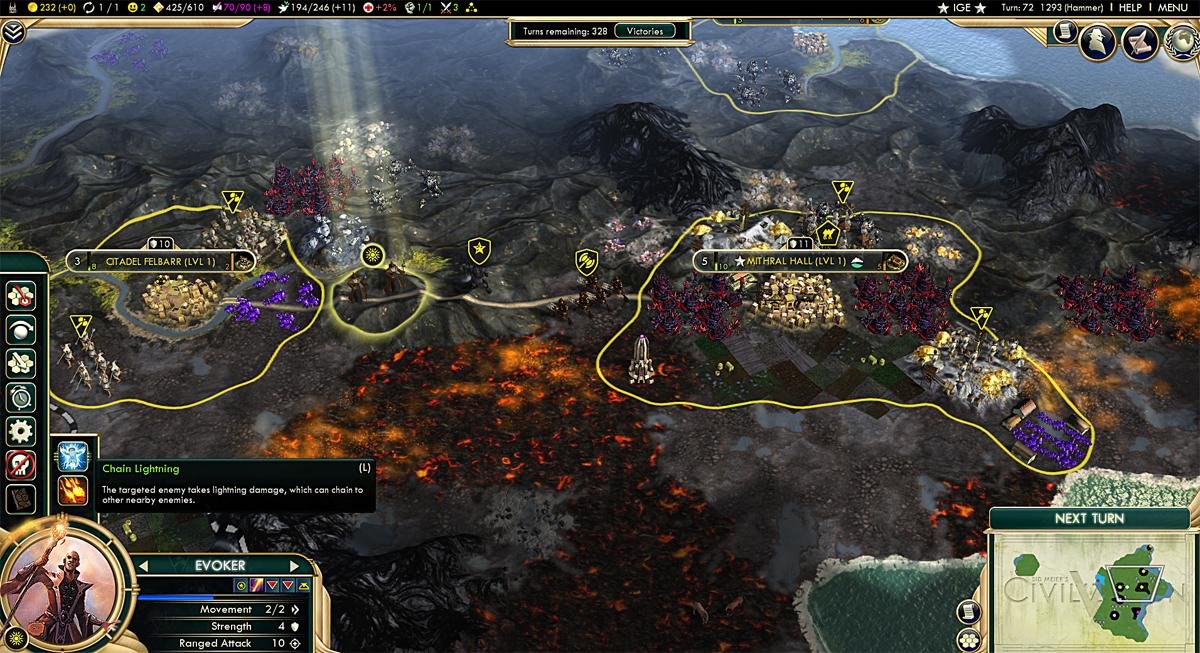Screen dimensions: 1200x653
Task: Open the HELP Civilopedia
Action: [x=1129, y=7]
